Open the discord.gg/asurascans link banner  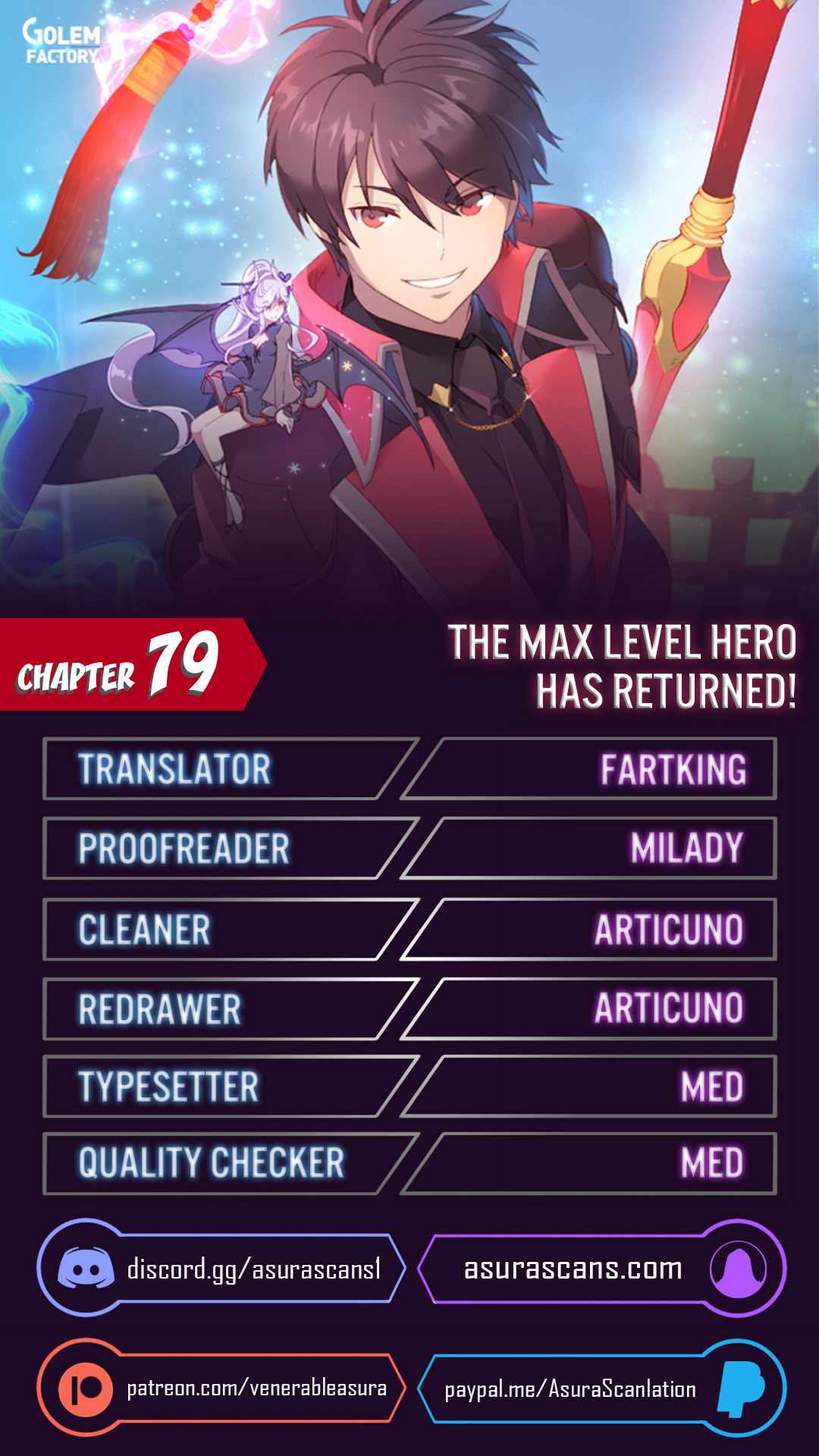[x=221, y=1268]
